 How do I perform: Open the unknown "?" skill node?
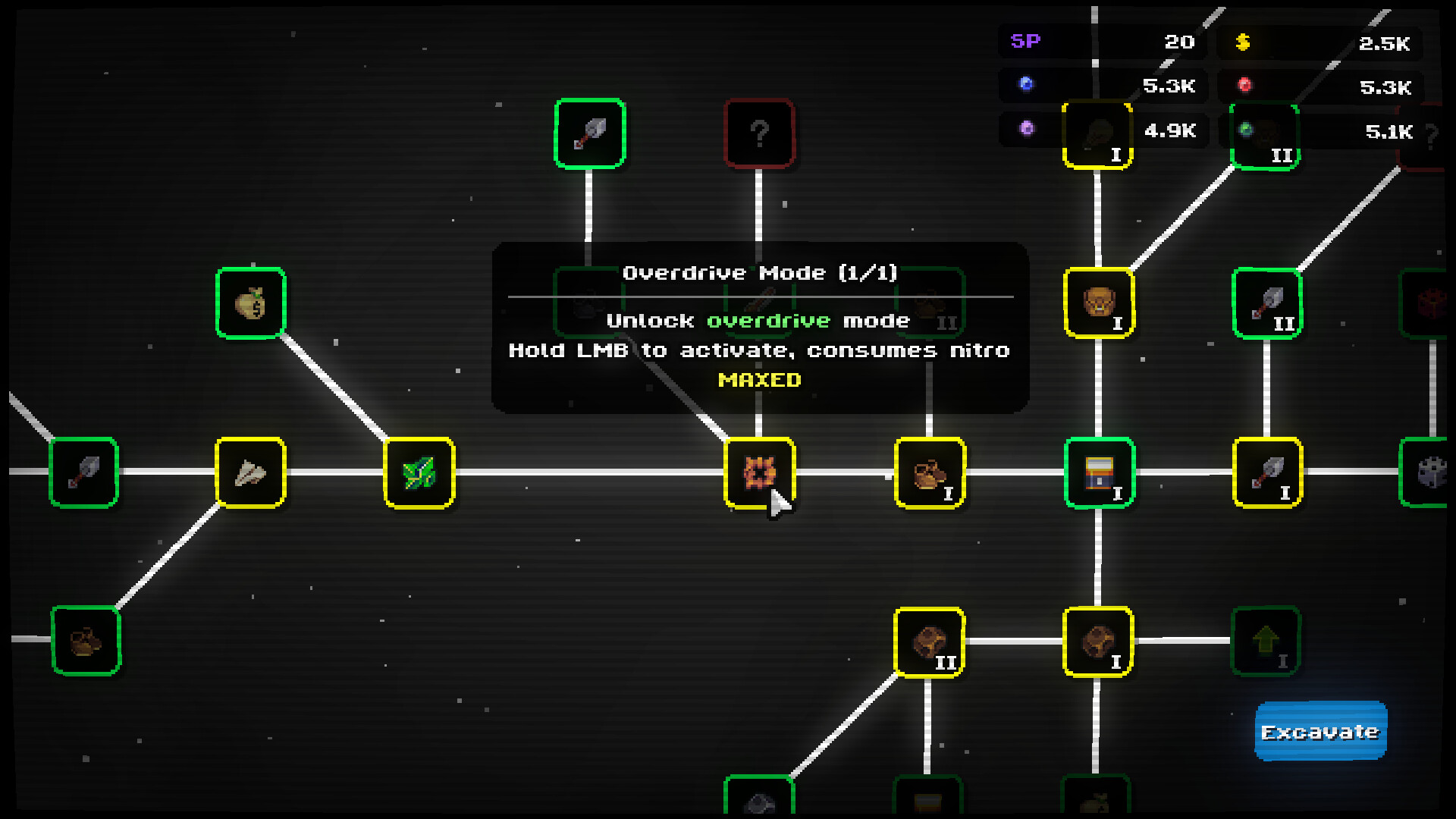[760, 133]
